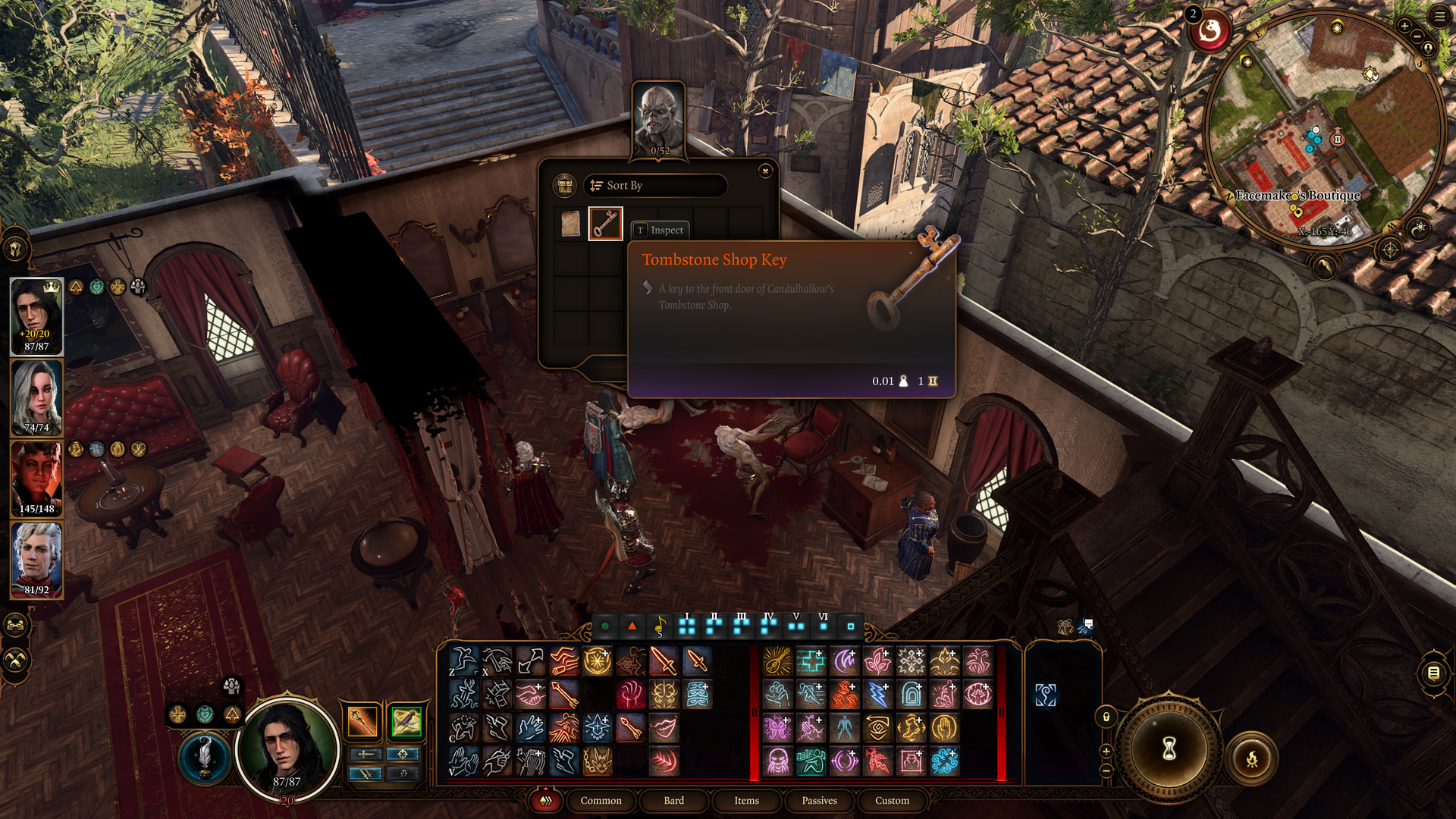End turn with the hourglass button

pos(1169,749)
